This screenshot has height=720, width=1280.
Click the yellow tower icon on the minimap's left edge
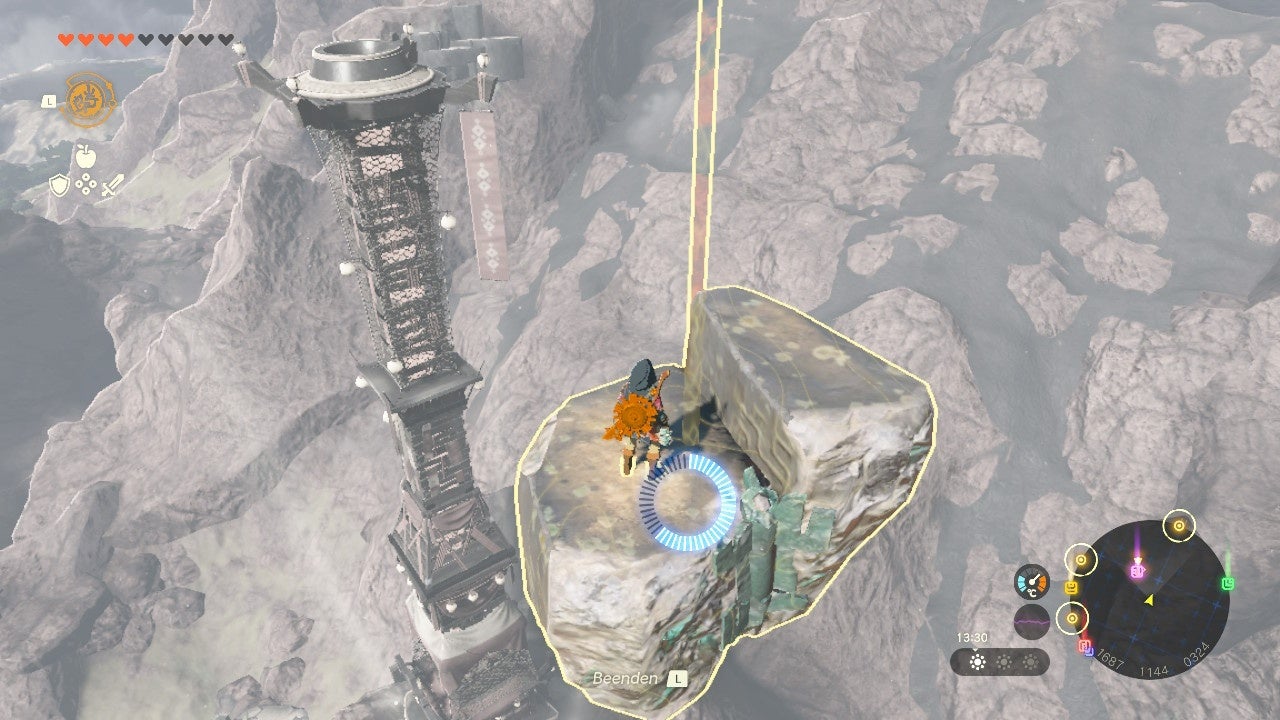tap(1071, 587)
